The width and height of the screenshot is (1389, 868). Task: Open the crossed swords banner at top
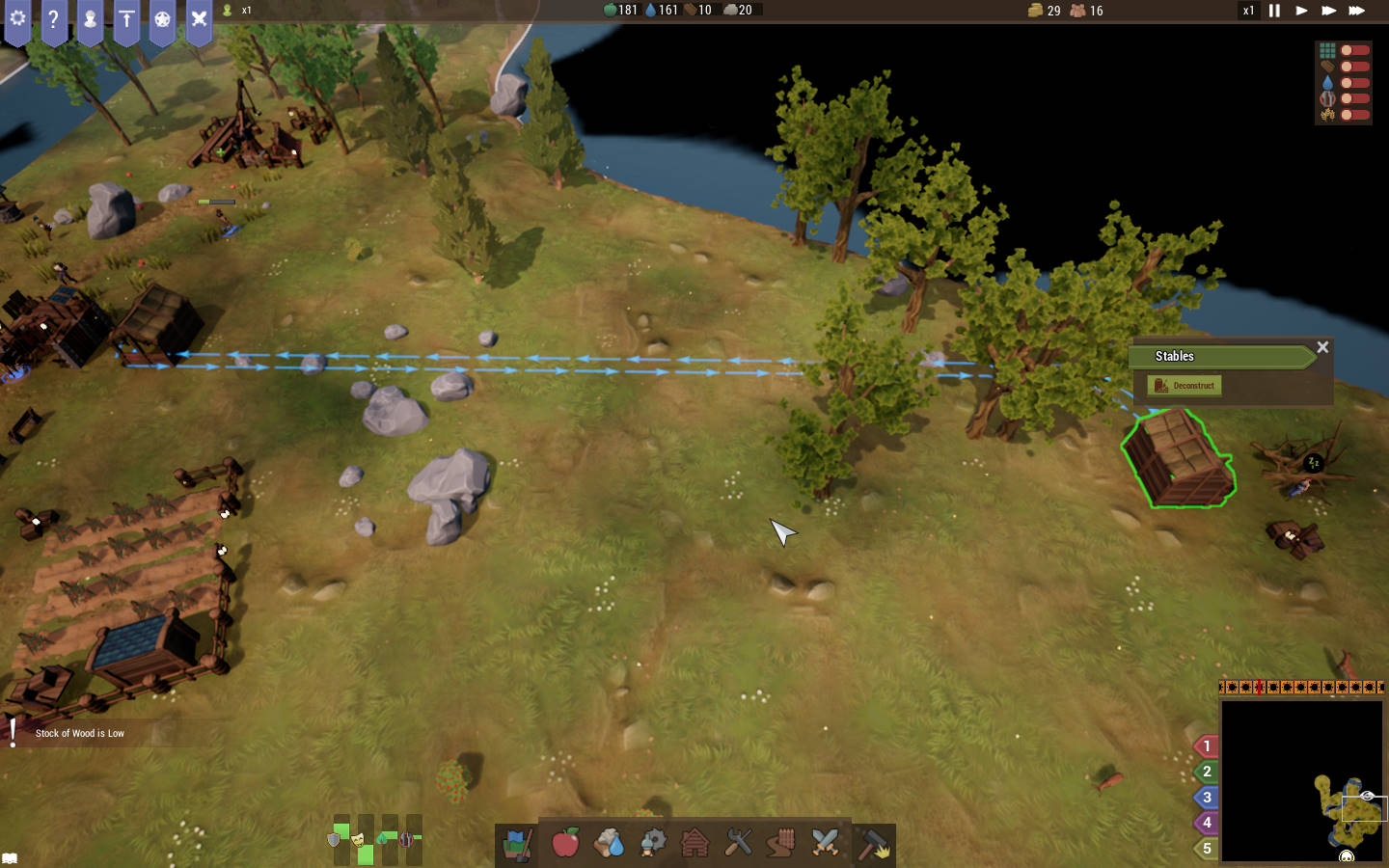click(199, 19)
